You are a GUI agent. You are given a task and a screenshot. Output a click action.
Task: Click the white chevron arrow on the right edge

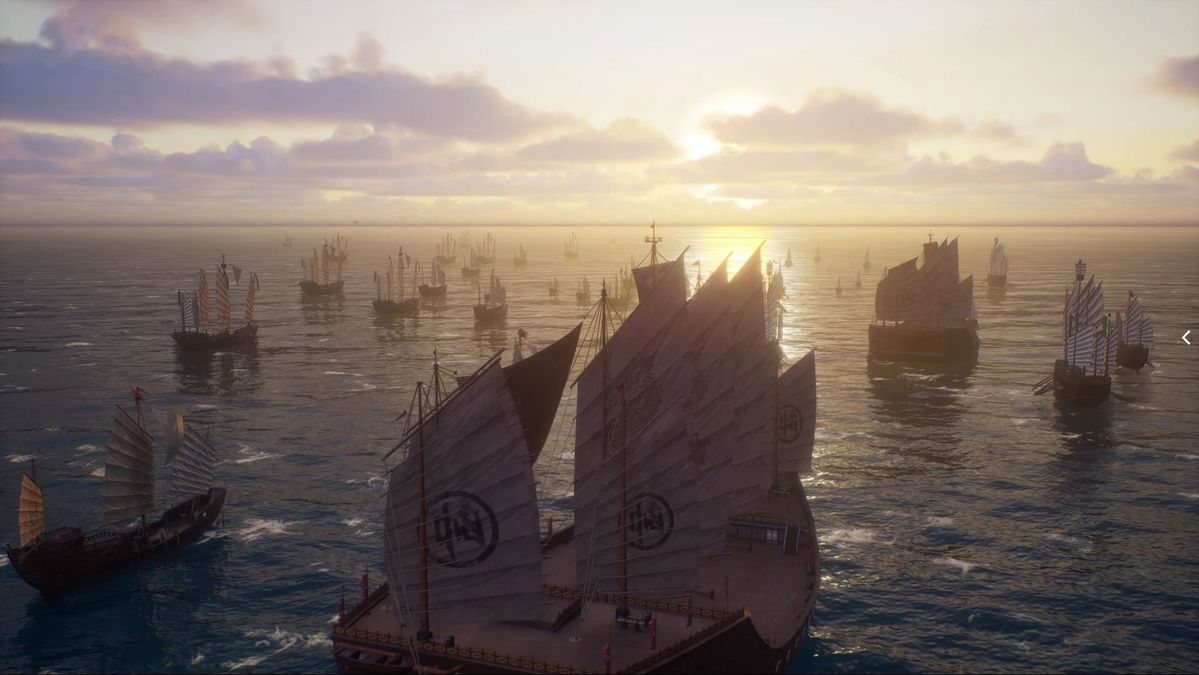1186,338
